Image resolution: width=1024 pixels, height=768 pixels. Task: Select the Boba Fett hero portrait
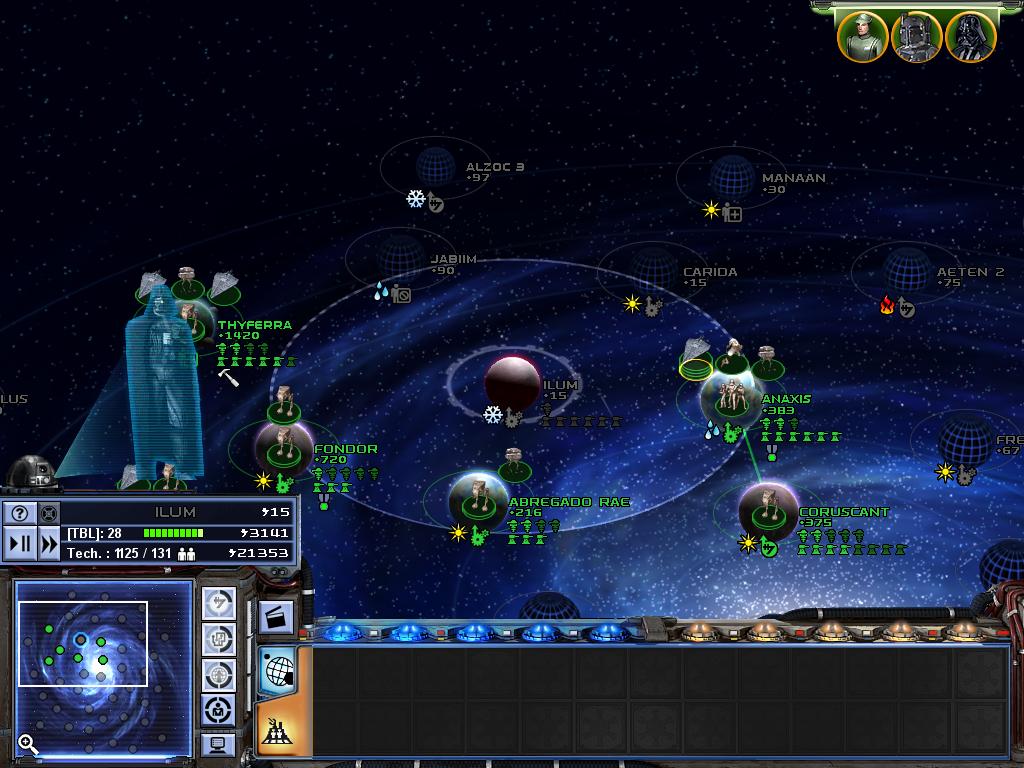coord(916,37)
